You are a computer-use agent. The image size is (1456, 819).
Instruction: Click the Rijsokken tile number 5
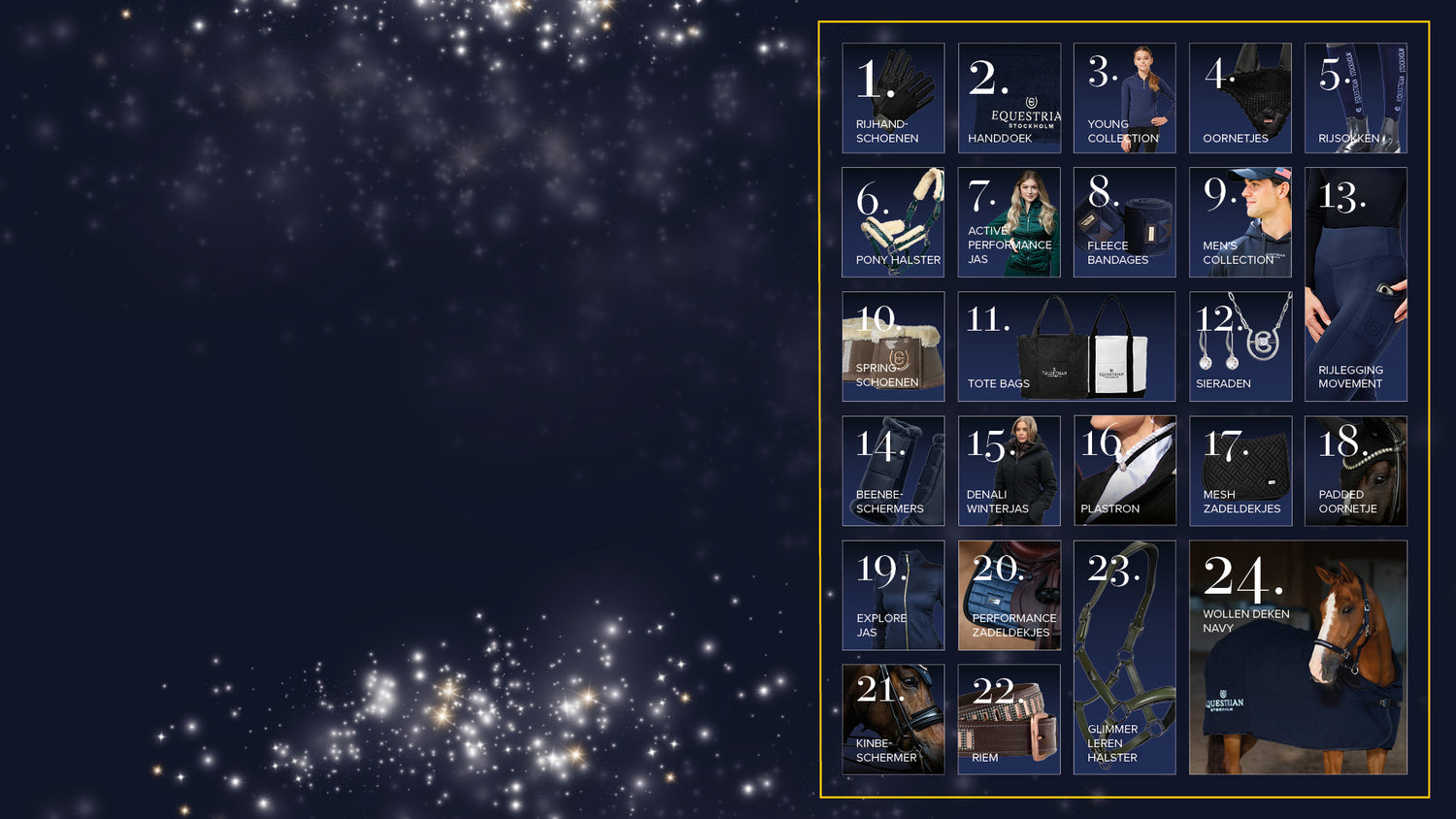1355,98
